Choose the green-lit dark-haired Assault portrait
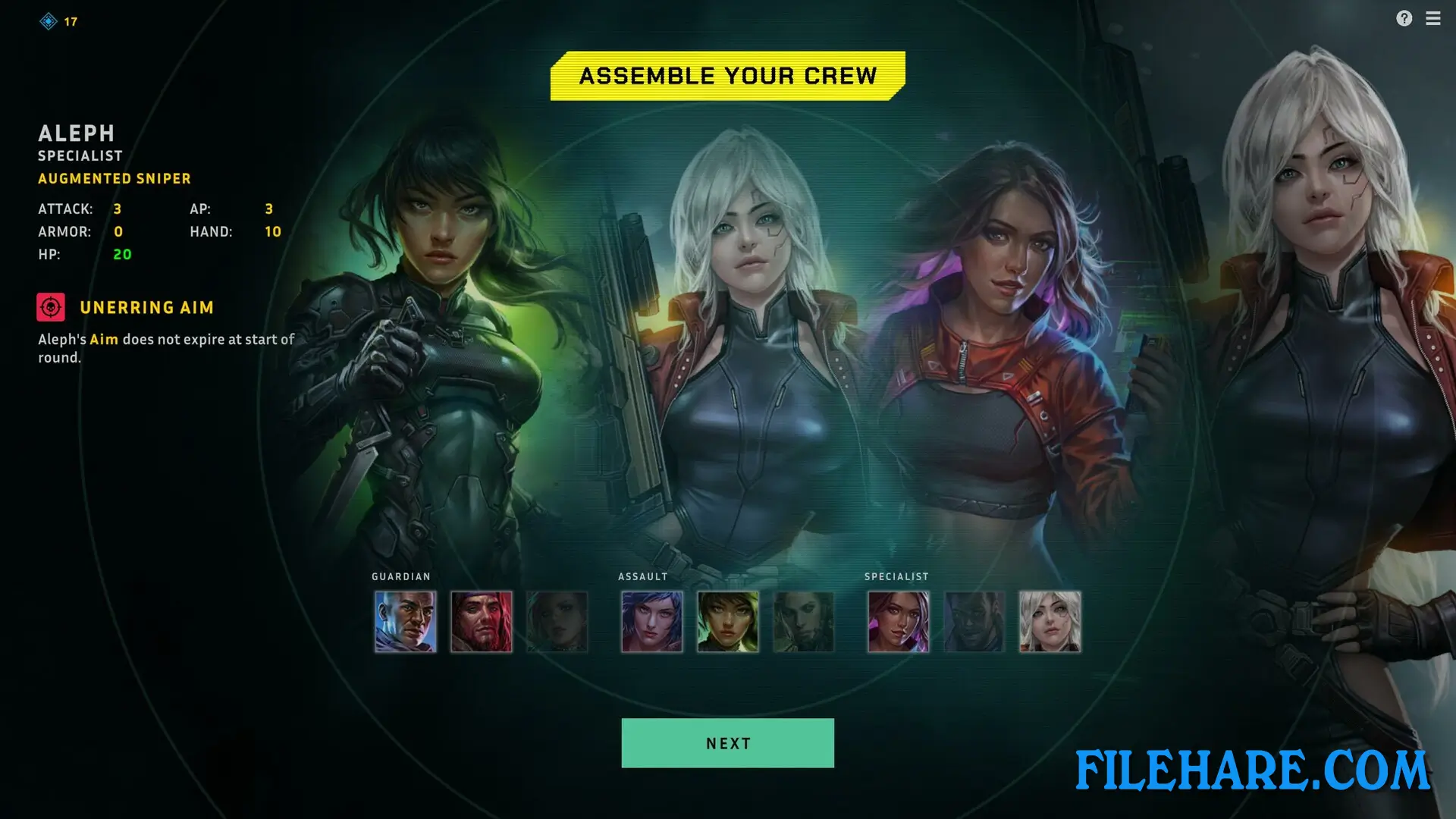 [728, 622]
